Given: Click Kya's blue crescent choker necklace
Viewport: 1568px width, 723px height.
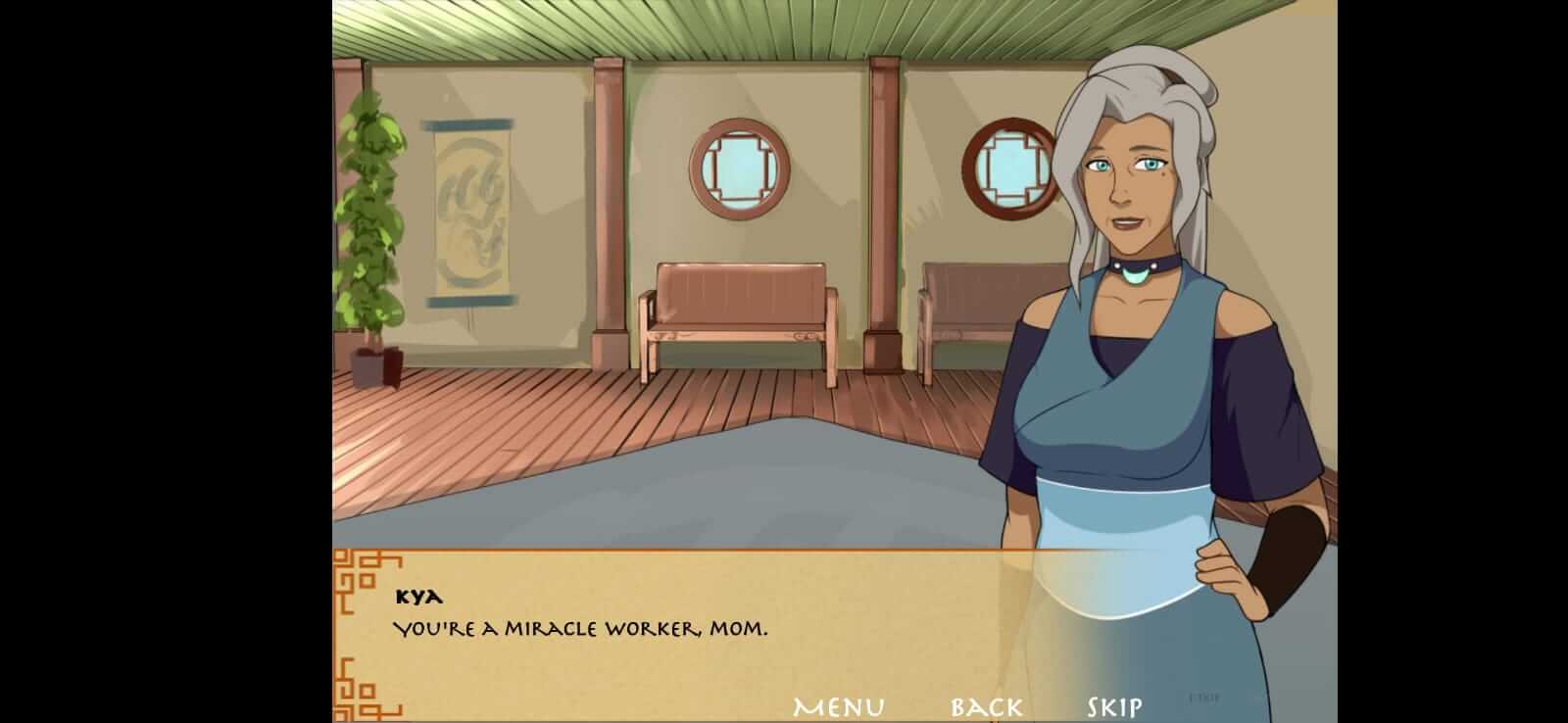Looking at the screenshot, I should [x=1135, y=275].
